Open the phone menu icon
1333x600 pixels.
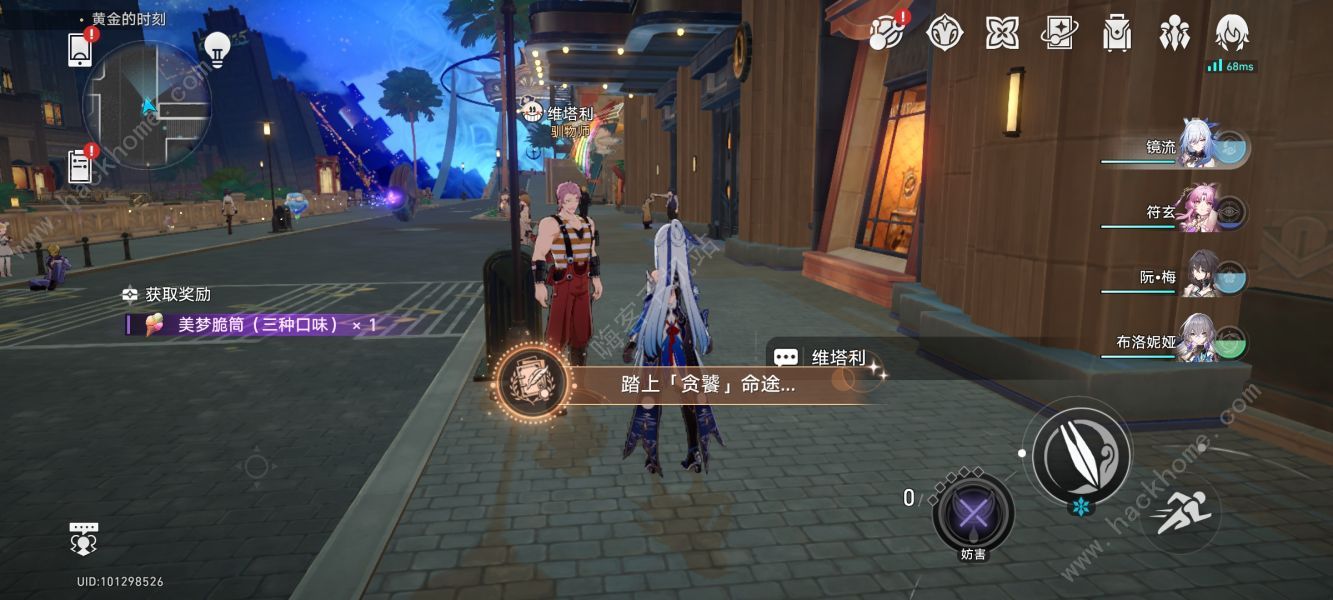pos(80,49)
